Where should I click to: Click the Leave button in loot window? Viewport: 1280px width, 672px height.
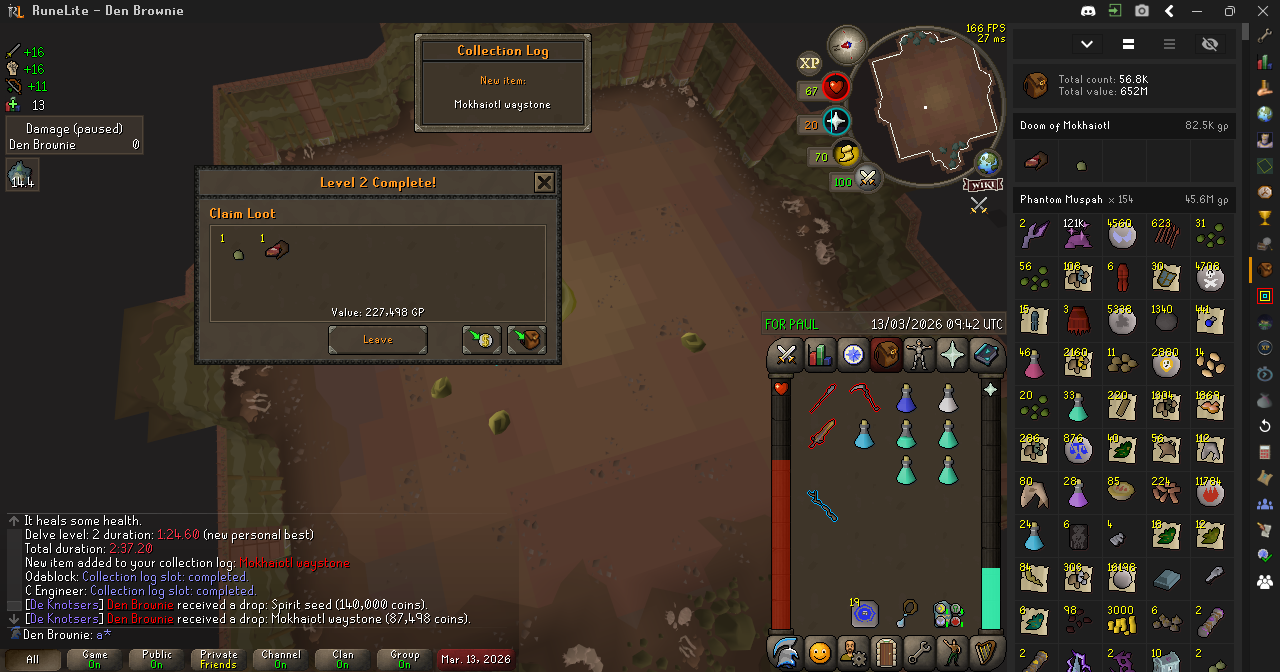coord(377,340)
